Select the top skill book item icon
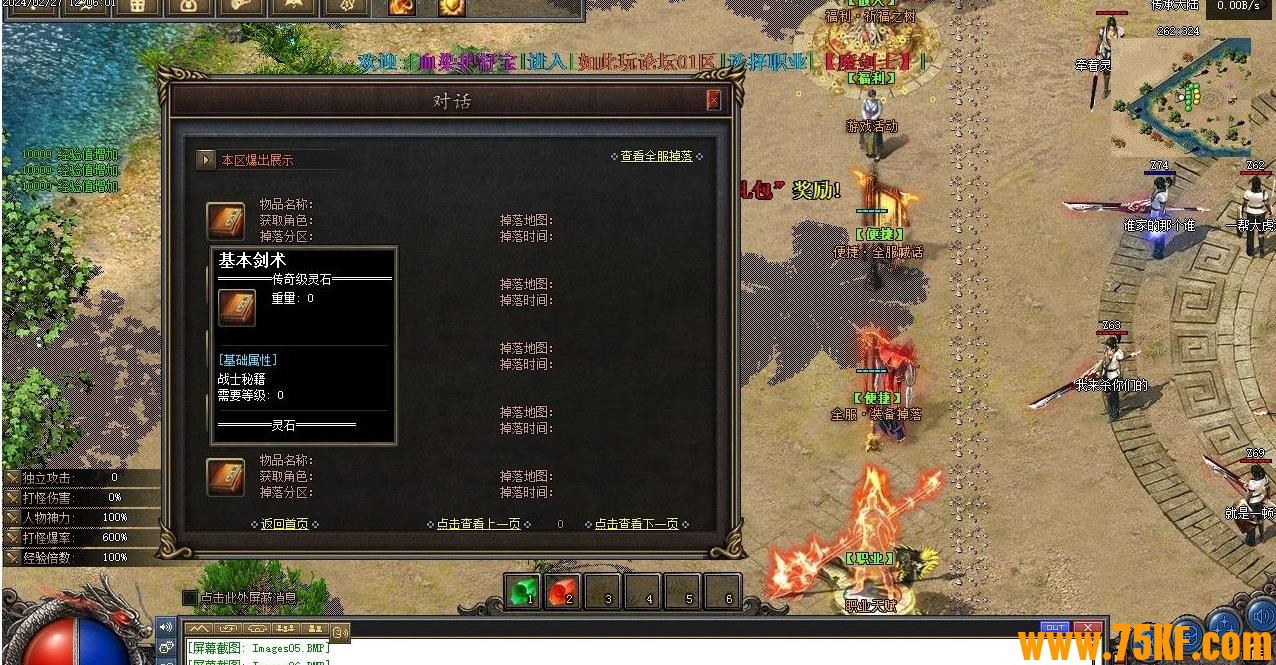1276x665 pixels. (x=226, y=221)
